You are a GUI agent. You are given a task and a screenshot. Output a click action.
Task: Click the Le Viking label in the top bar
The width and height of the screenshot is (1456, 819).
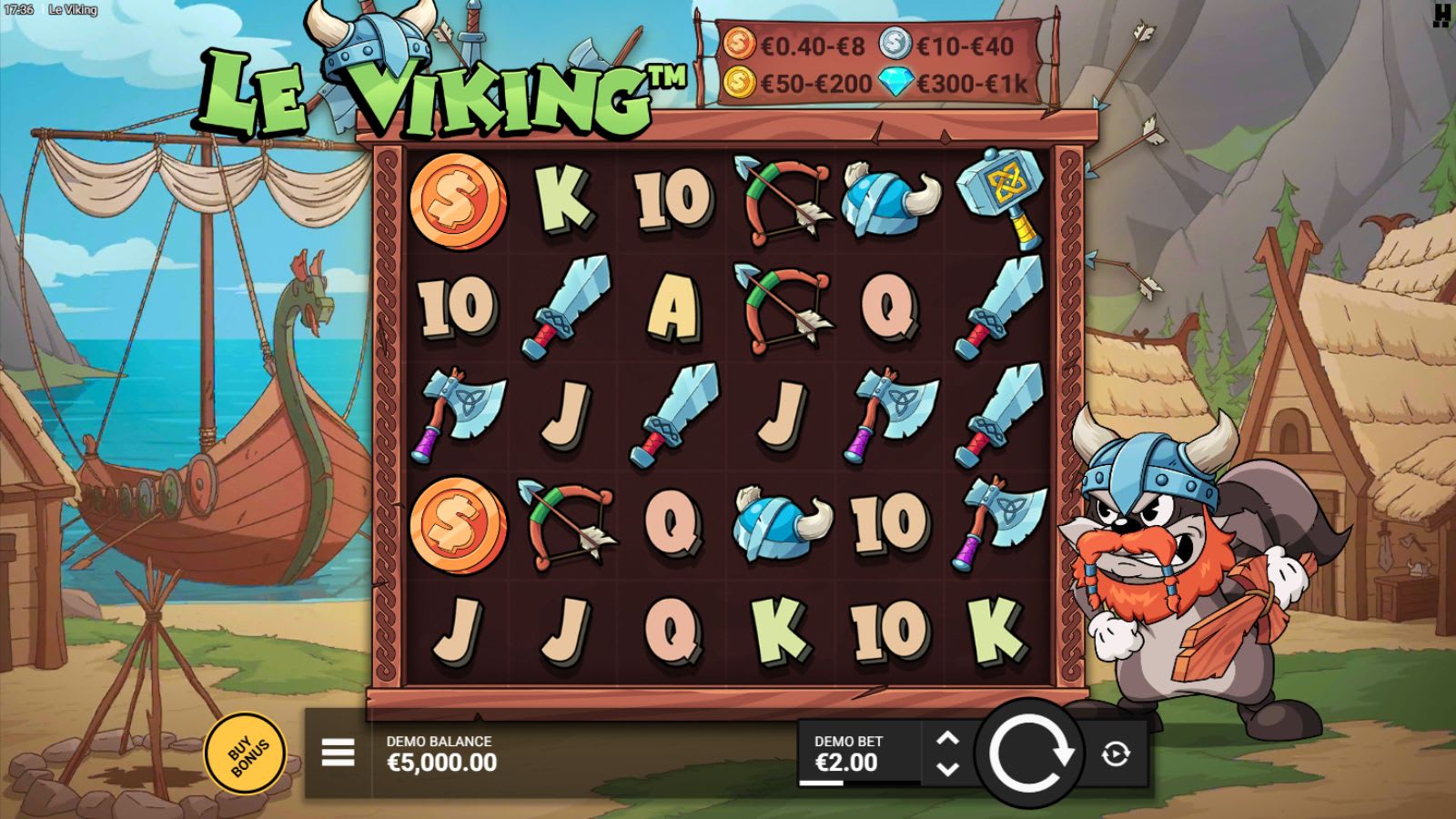(x=73, y=10)
